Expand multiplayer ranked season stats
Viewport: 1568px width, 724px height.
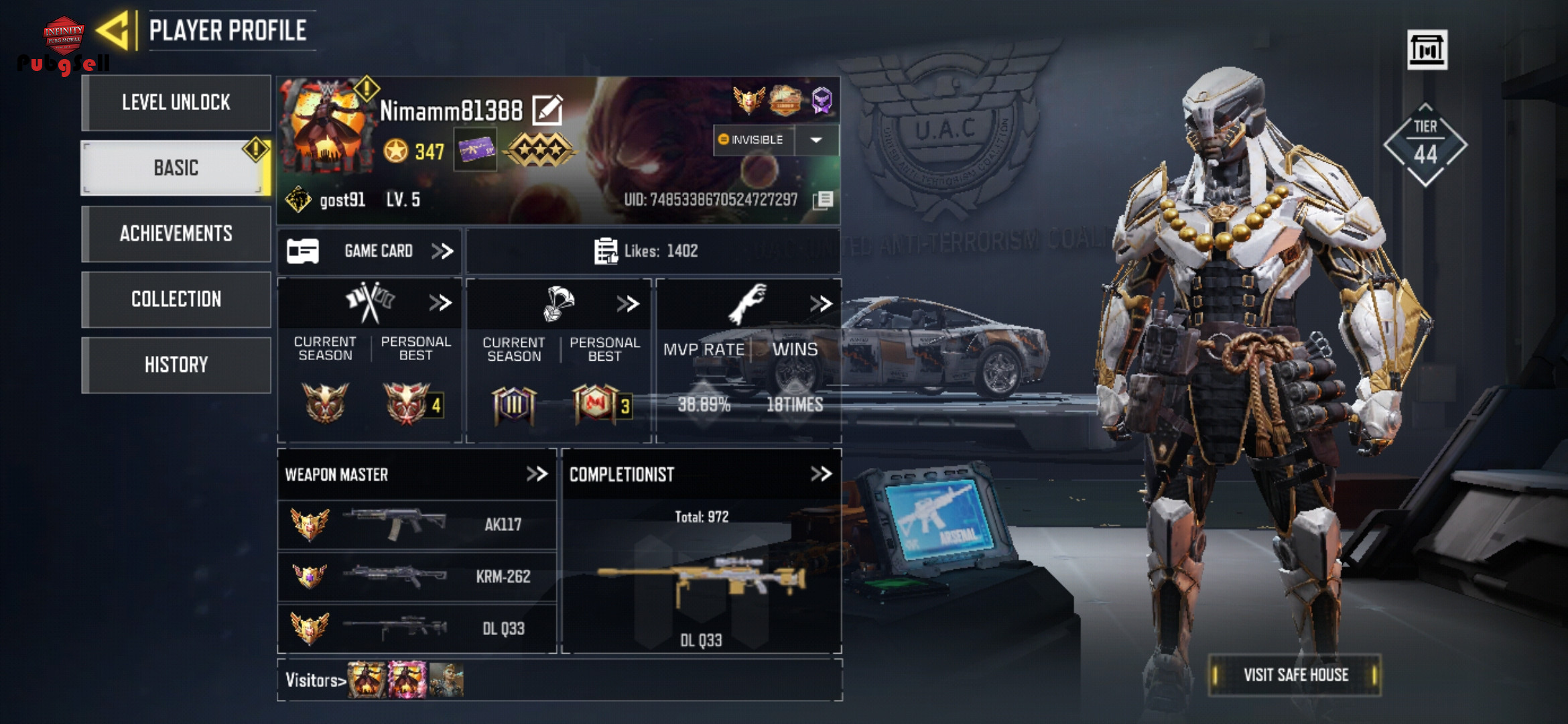click(440, 303)
